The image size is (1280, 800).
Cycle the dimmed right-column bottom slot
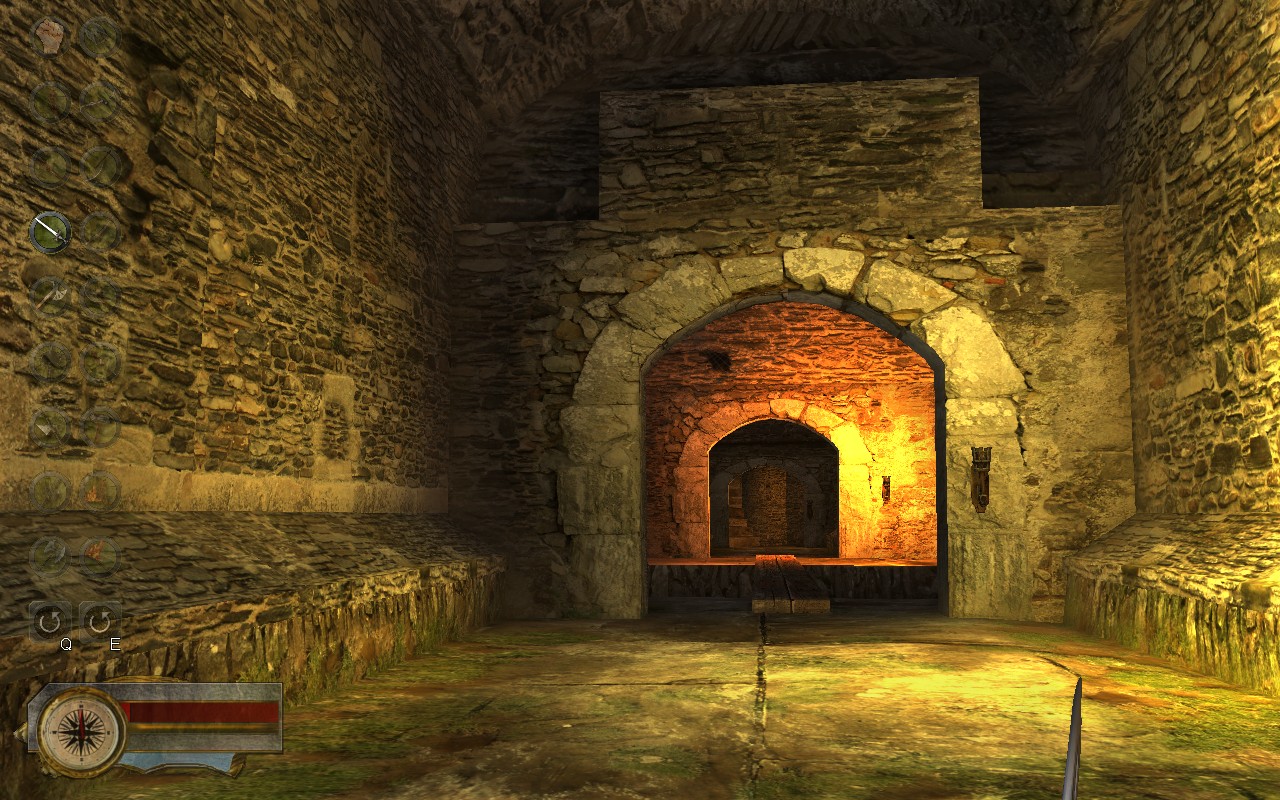[100, 553]
